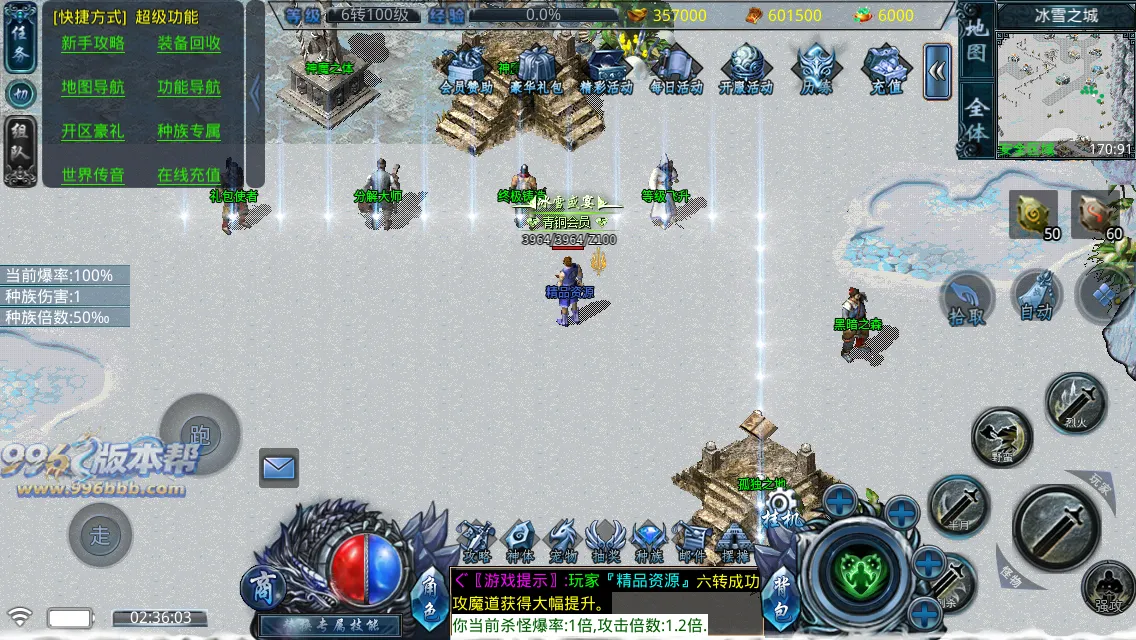Use the 野蛮 charge skill

[x=1001, y=437]
